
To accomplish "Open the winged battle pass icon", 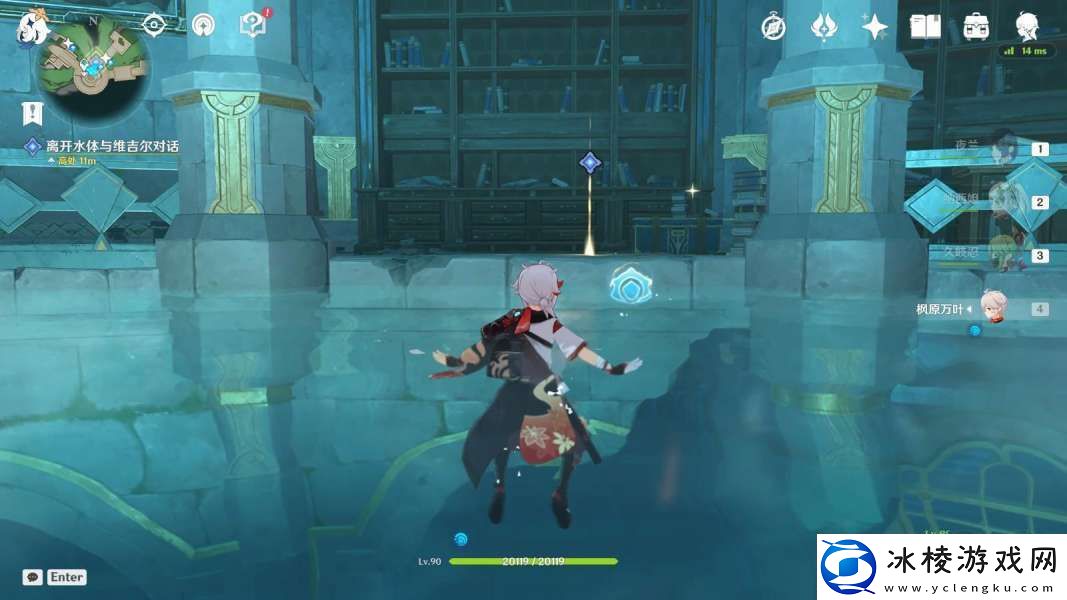I will point(823,27).
